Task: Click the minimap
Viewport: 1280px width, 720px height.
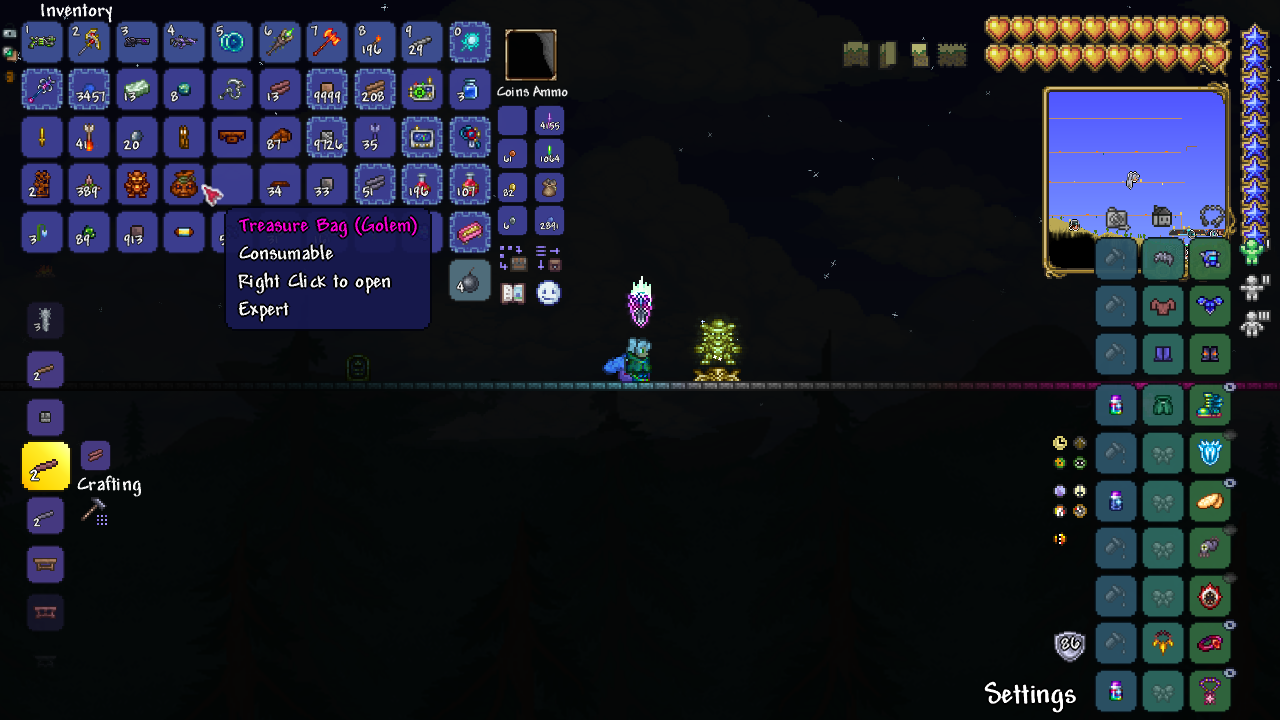Action: tap(1136, 180)
